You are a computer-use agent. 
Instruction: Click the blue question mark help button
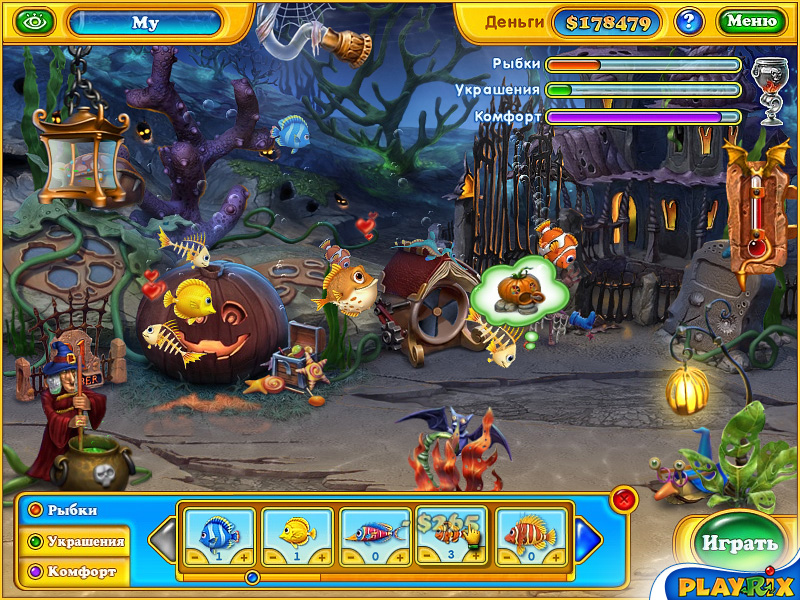point(688,21)
